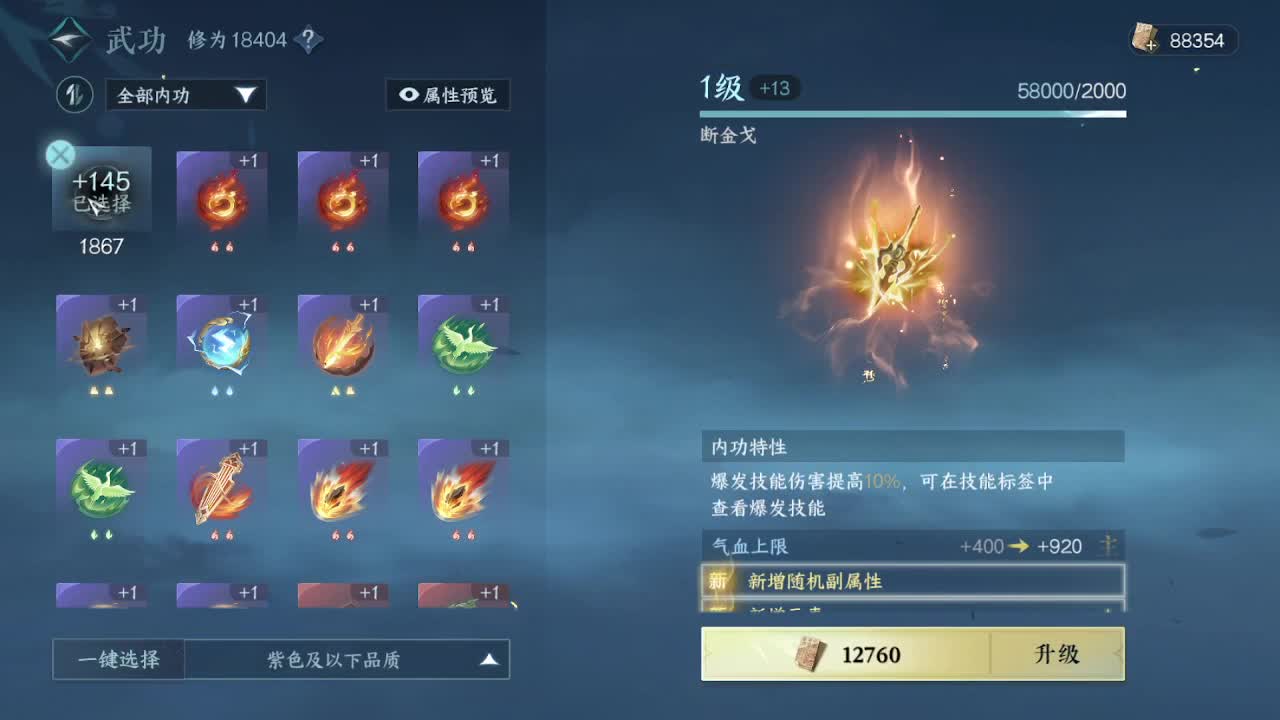Deselect the chosen +145 material via X button

pos(60,155)
